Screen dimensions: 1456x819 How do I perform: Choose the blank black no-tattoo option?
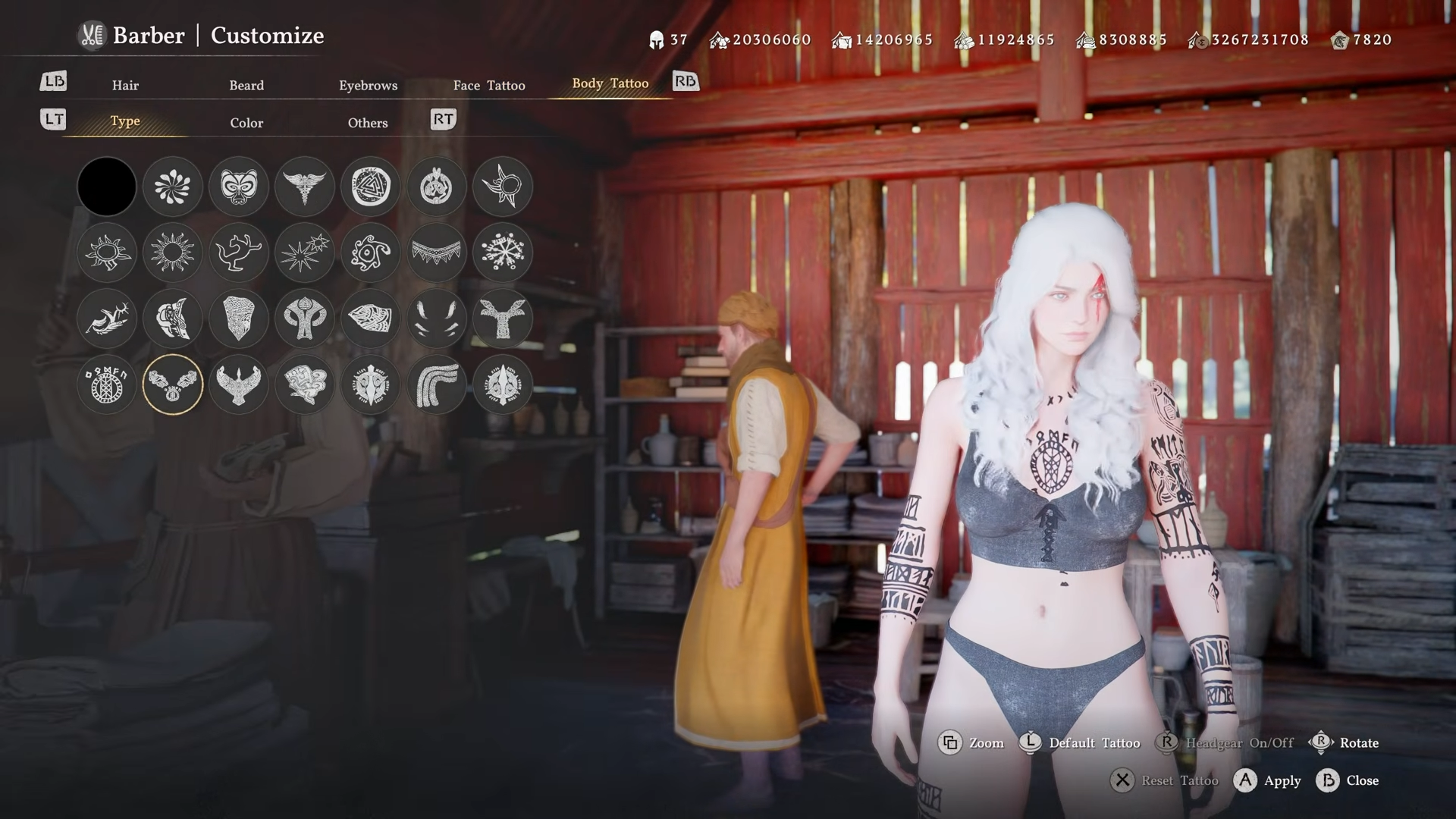[107, 187]
